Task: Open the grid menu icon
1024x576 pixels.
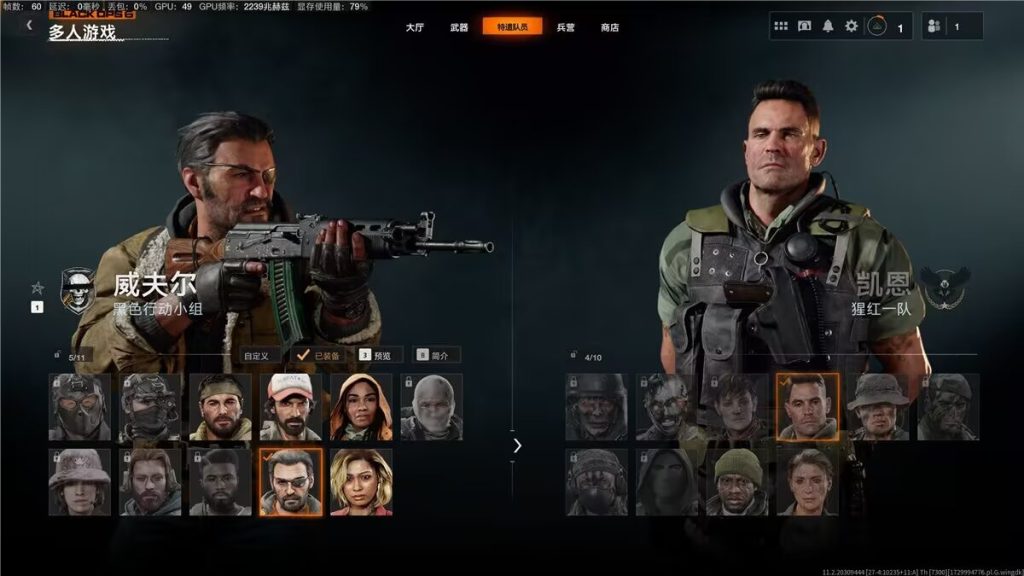Action: click(781, 26)
